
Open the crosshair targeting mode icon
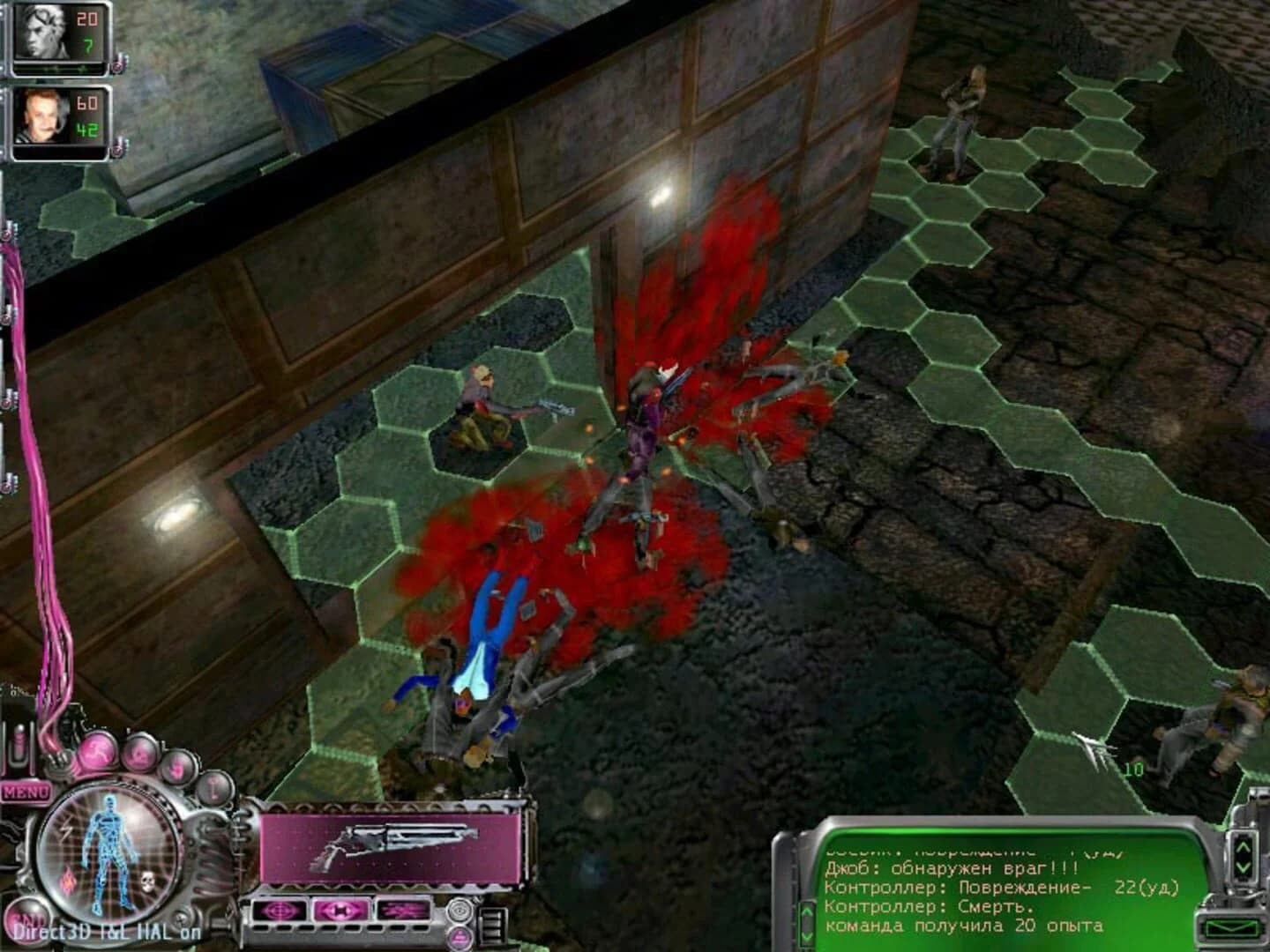(x=279, y=911)
